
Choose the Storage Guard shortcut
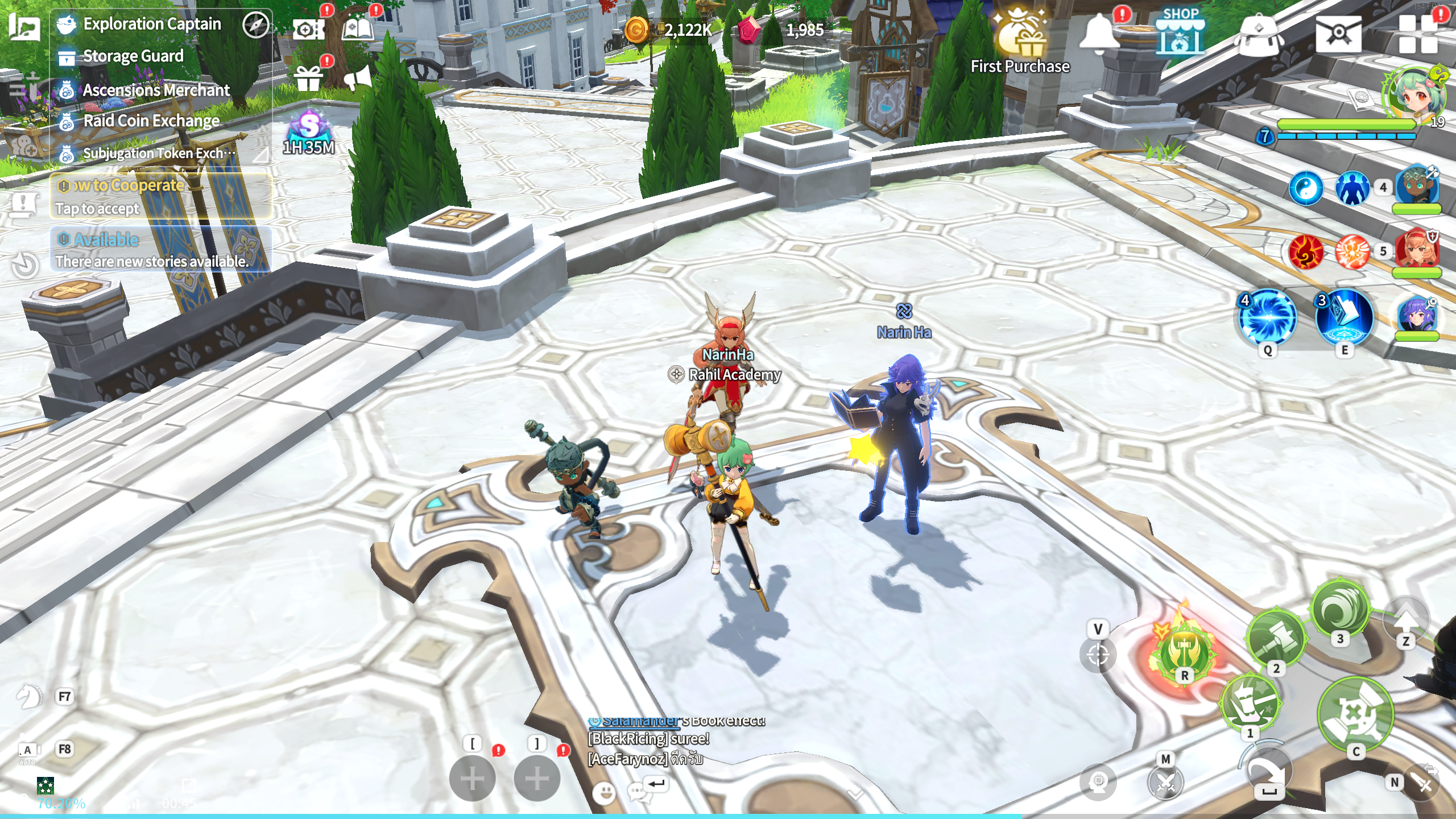(133, 56)
